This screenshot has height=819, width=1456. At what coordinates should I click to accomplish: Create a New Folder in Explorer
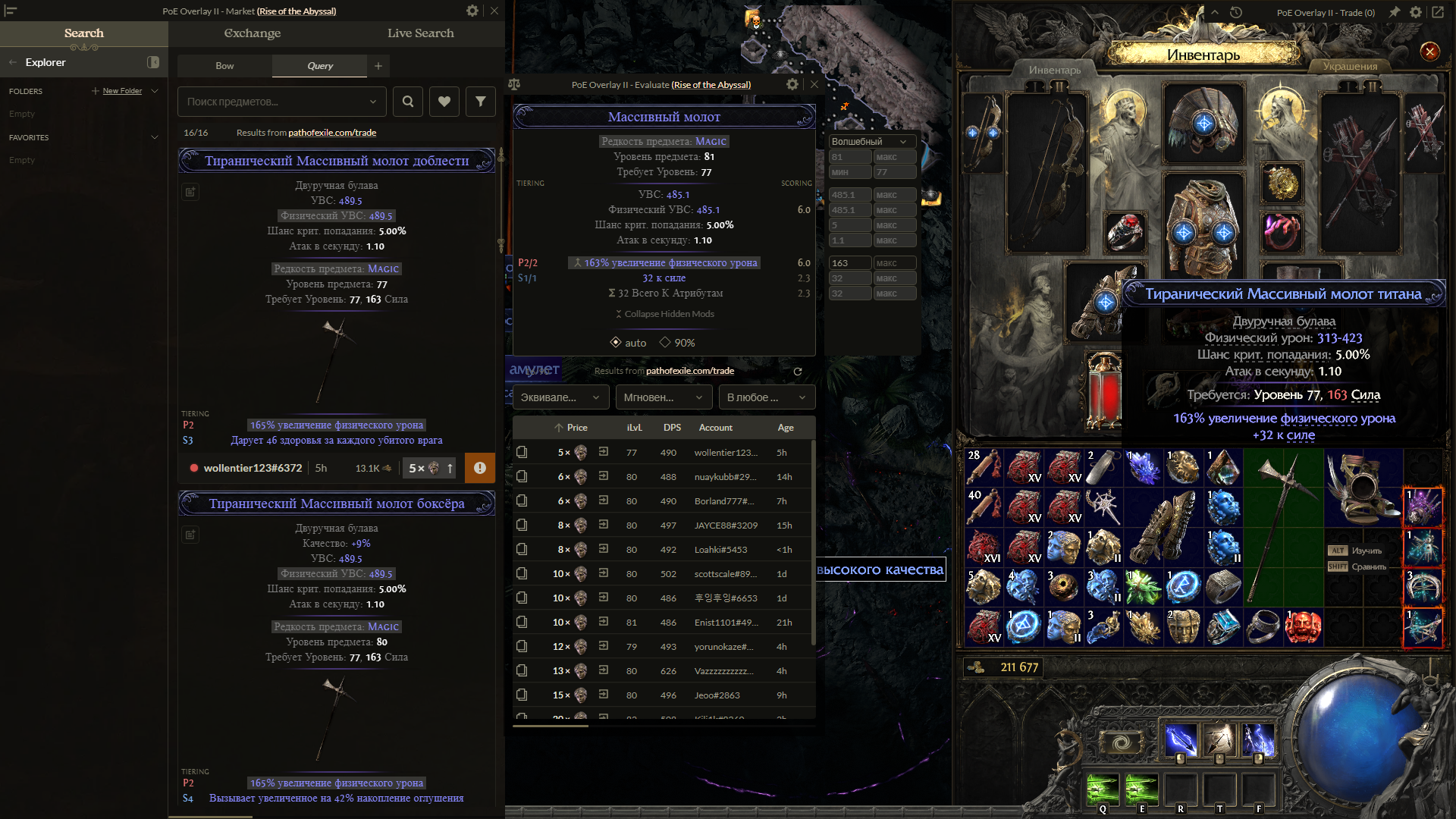coord(121,91)
